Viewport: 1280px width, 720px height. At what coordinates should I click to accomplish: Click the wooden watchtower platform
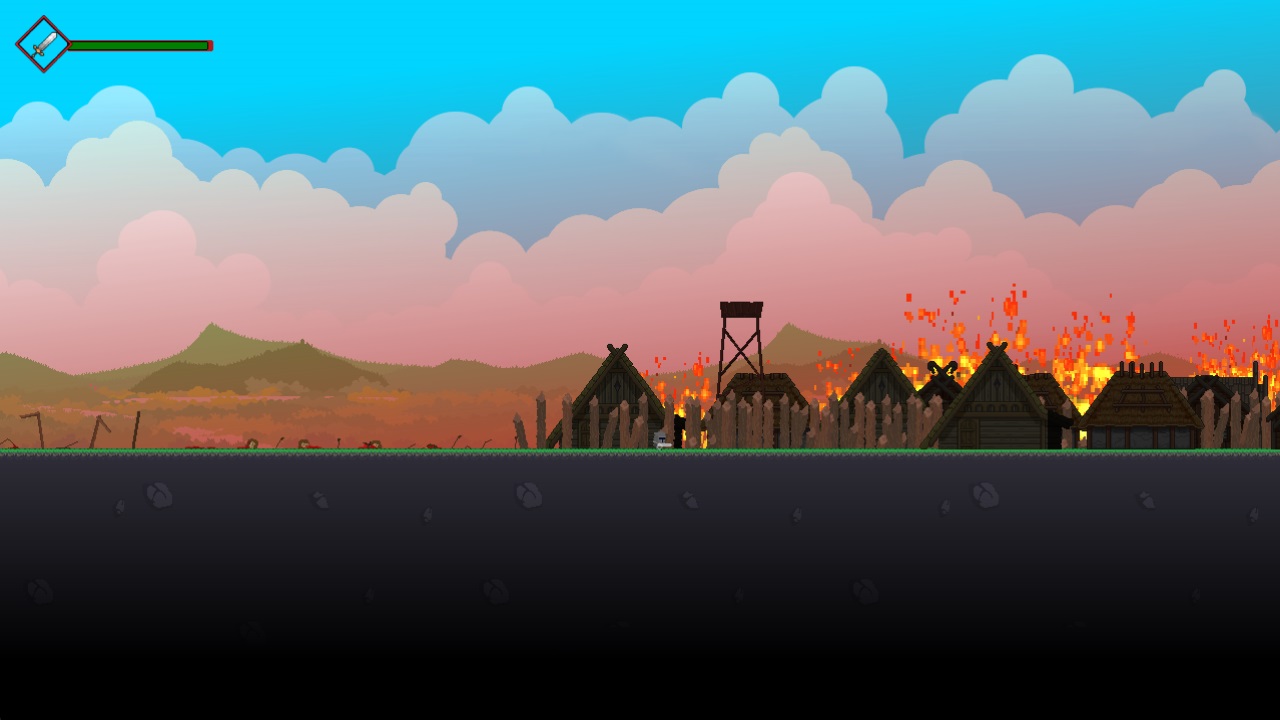740,310
